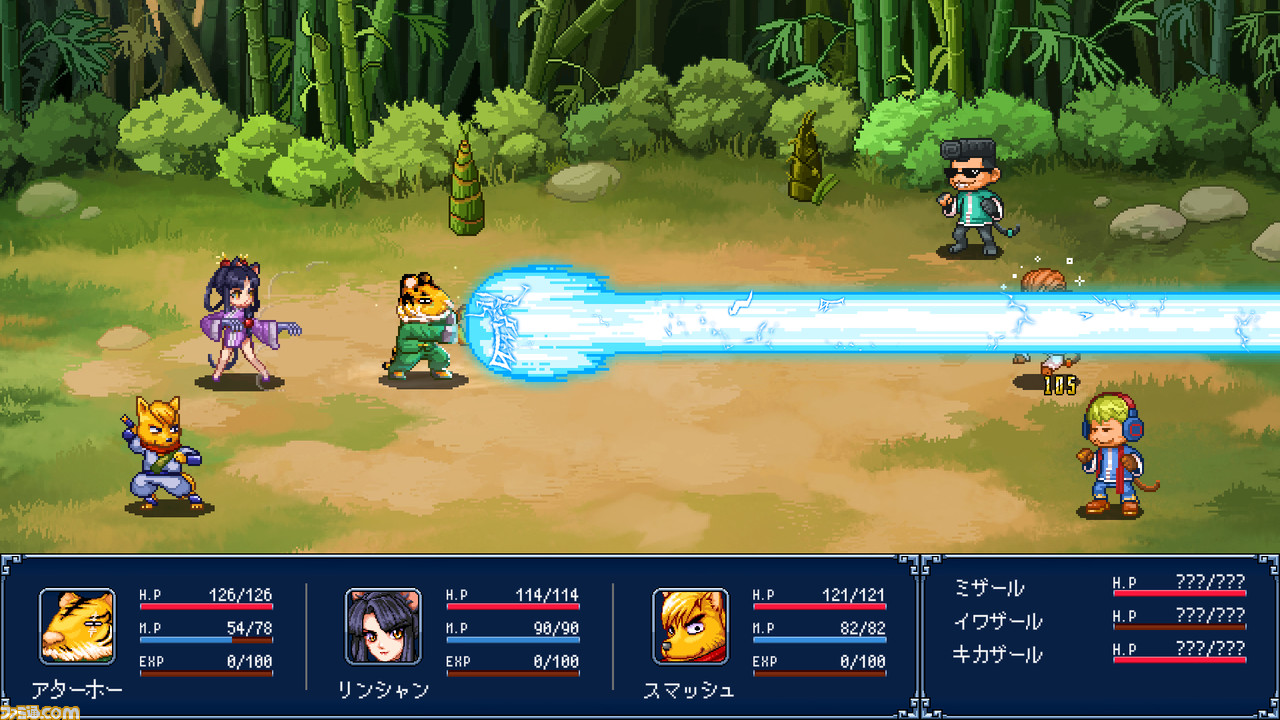Target enemy ミザール in the enemy list
This screenshot has width=1280, height=720.
(989, 588)
